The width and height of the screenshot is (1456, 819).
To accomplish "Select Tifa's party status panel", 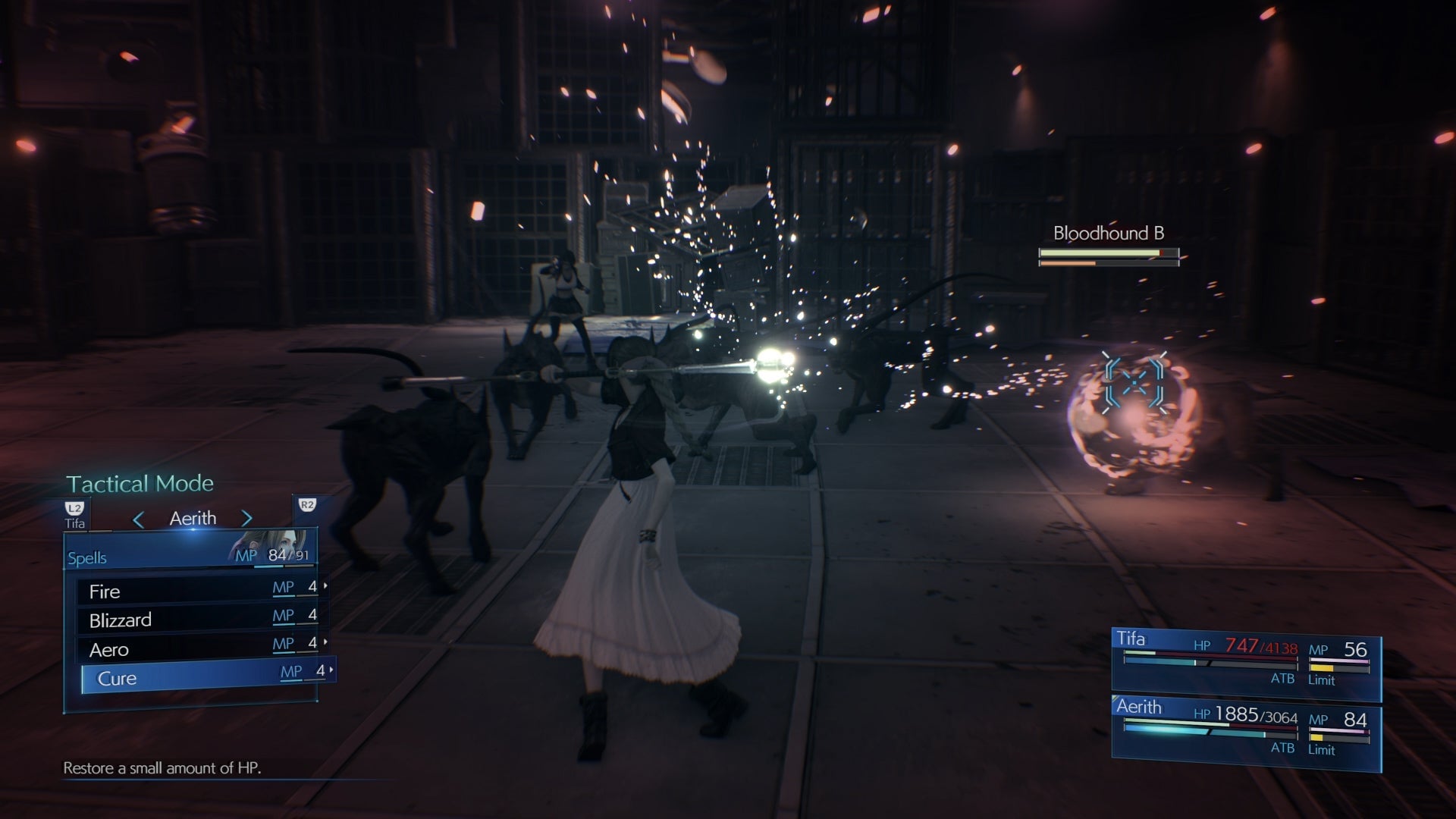I will tap(1245, 664).
